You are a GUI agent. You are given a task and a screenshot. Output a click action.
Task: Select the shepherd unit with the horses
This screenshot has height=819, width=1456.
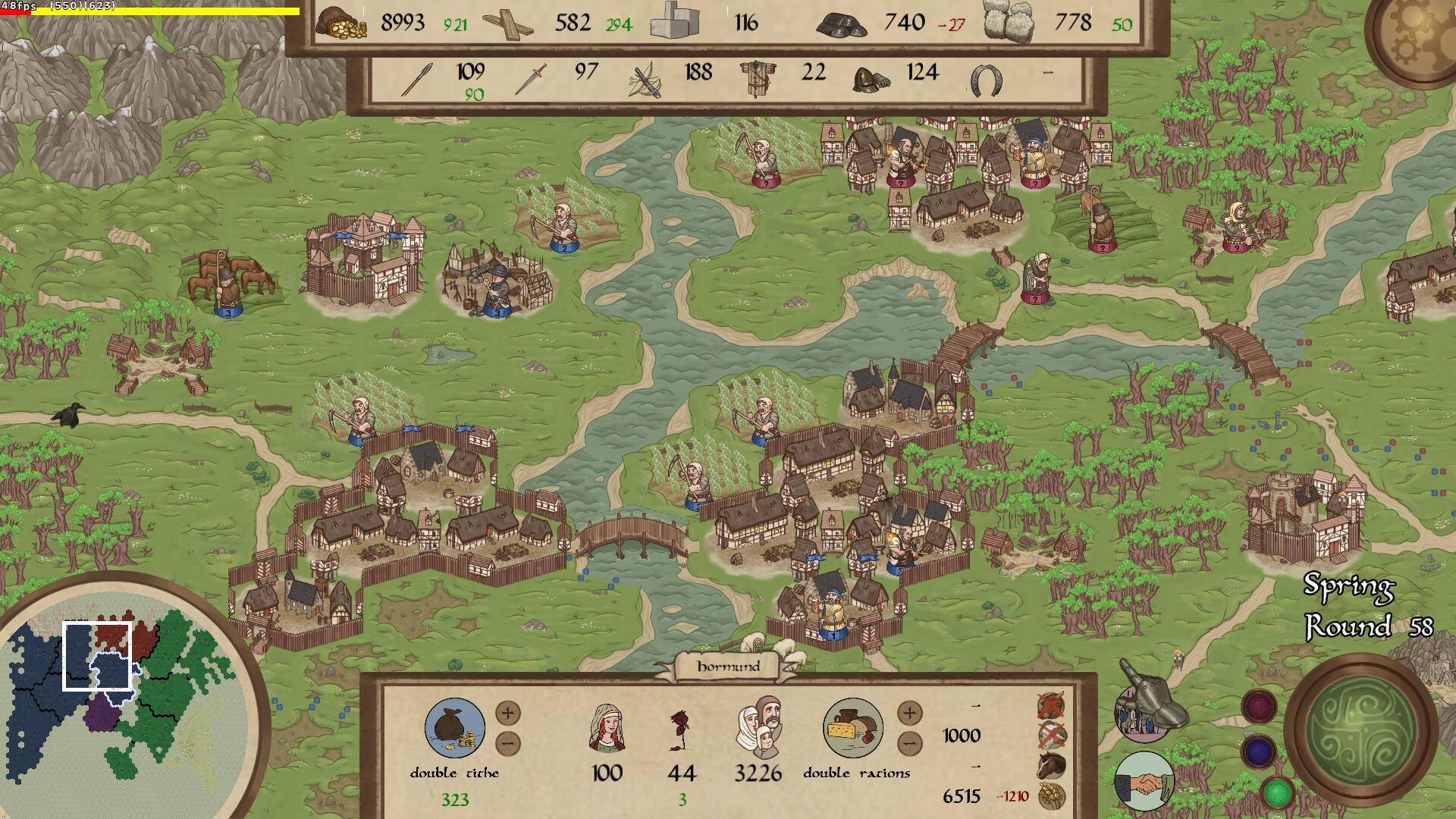click(226, 284)
